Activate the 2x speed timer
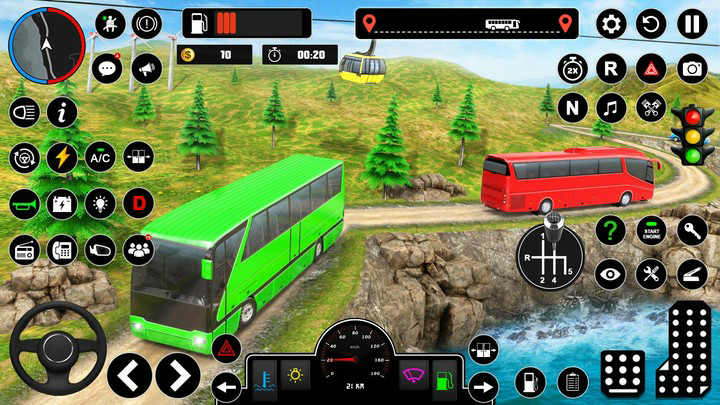 (573, 69)
